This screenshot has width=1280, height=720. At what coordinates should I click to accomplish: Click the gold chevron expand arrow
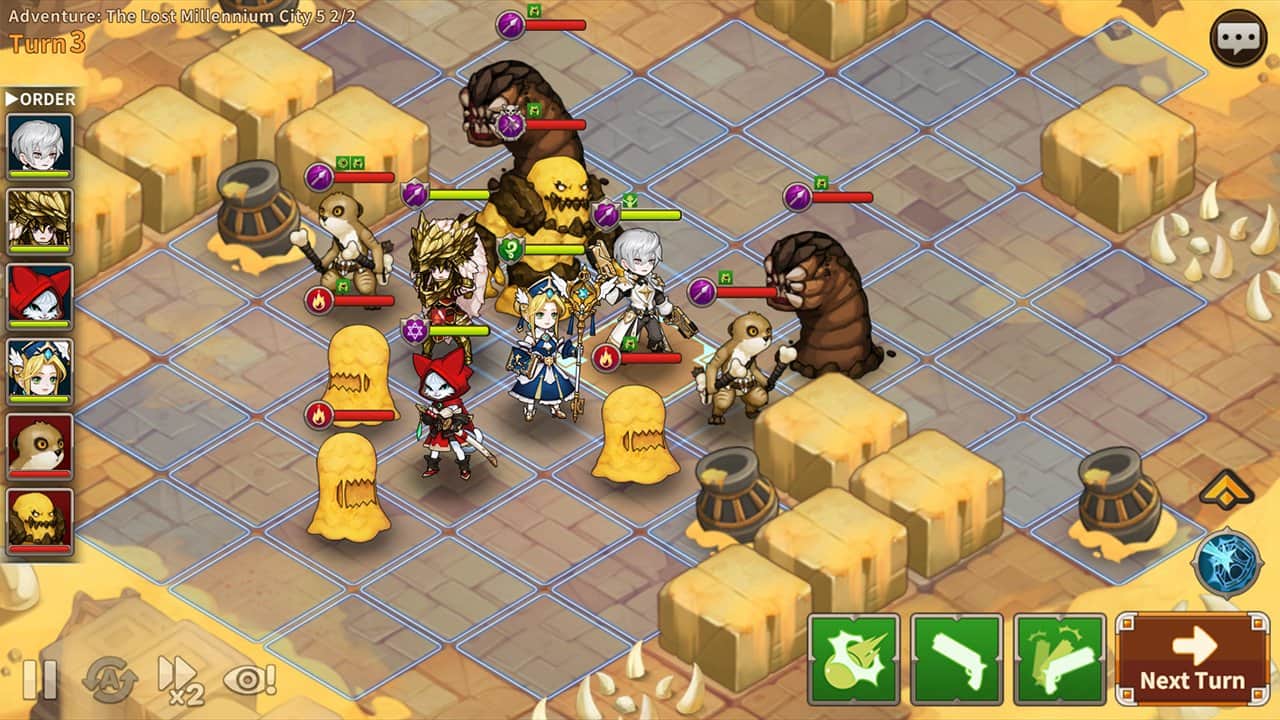pyautogui.click(x=1227, y=490)
